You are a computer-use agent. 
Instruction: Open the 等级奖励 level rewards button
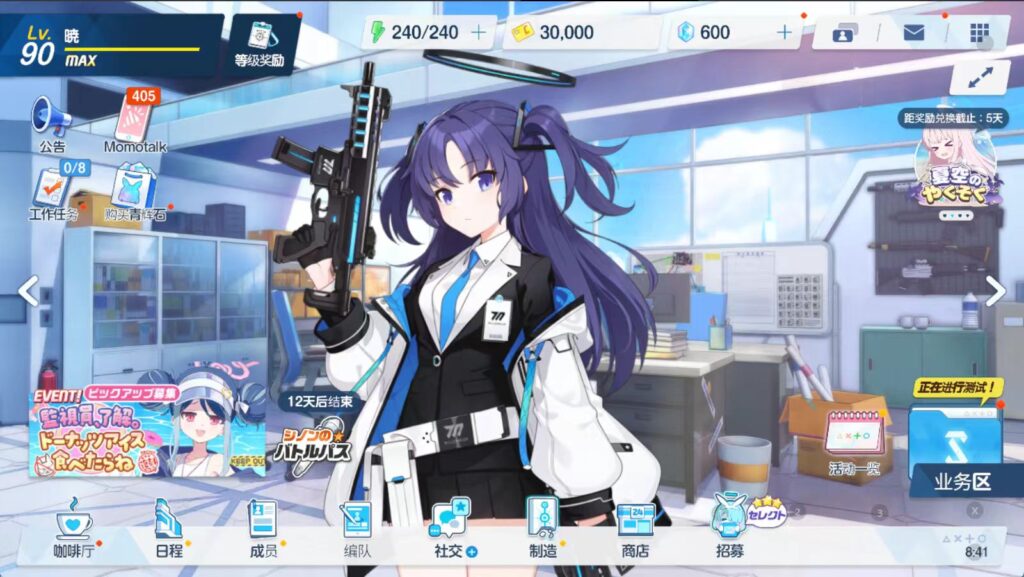(x=259, y=42)
